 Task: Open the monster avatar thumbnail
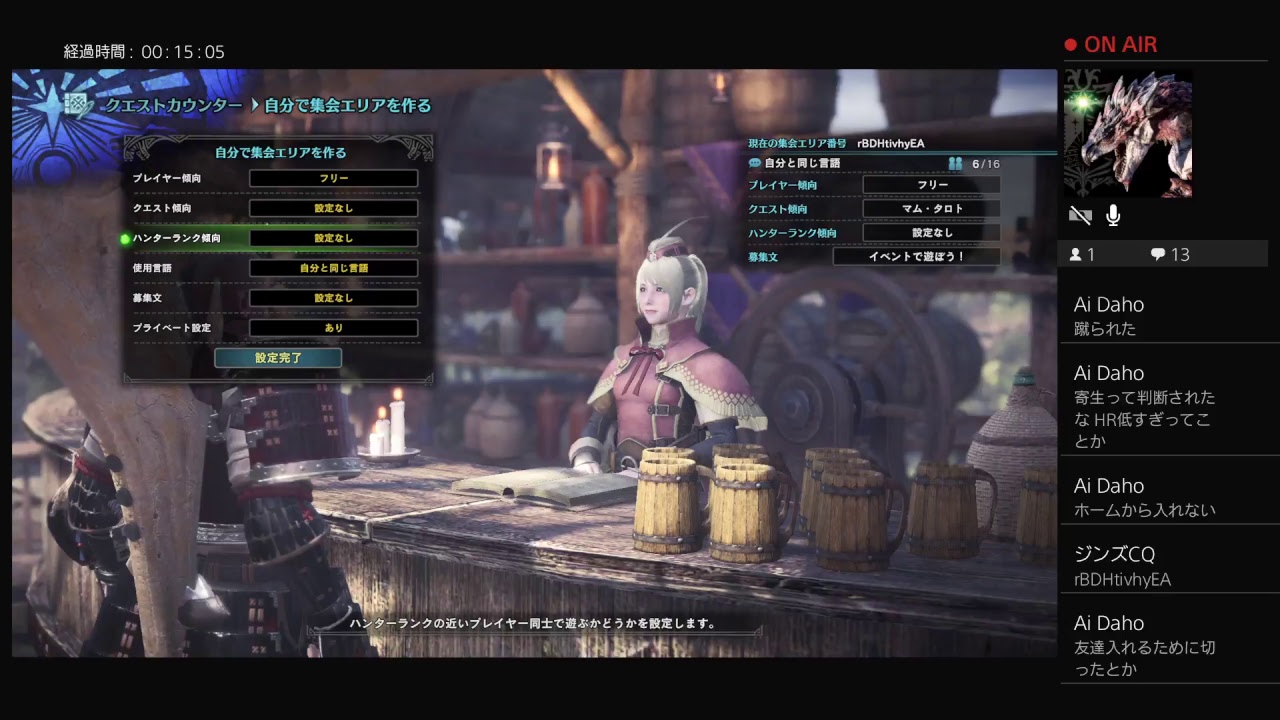tap(1128, 133)
